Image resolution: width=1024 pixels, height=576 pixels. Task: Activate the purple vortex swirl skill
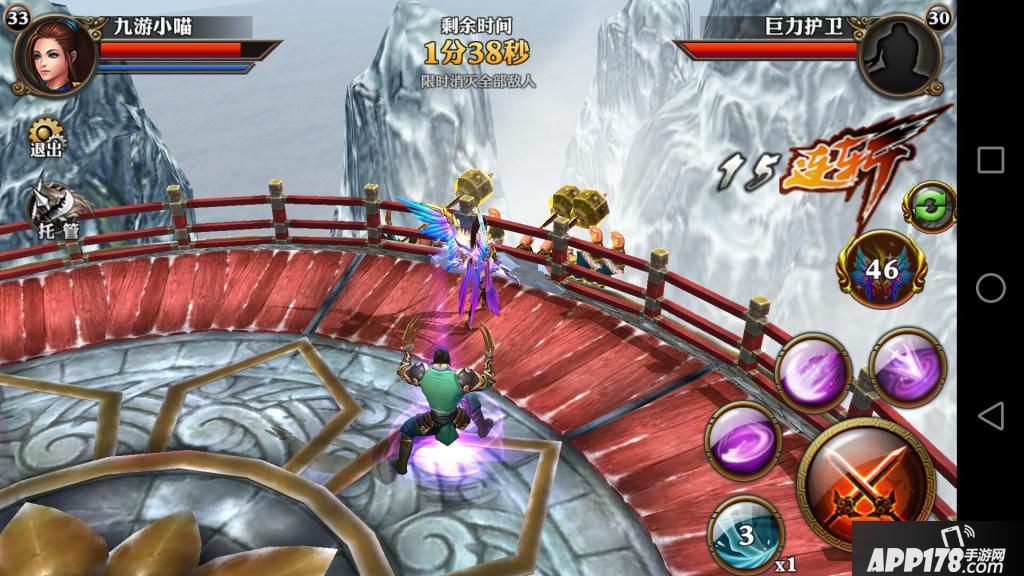tap(743, 438)
